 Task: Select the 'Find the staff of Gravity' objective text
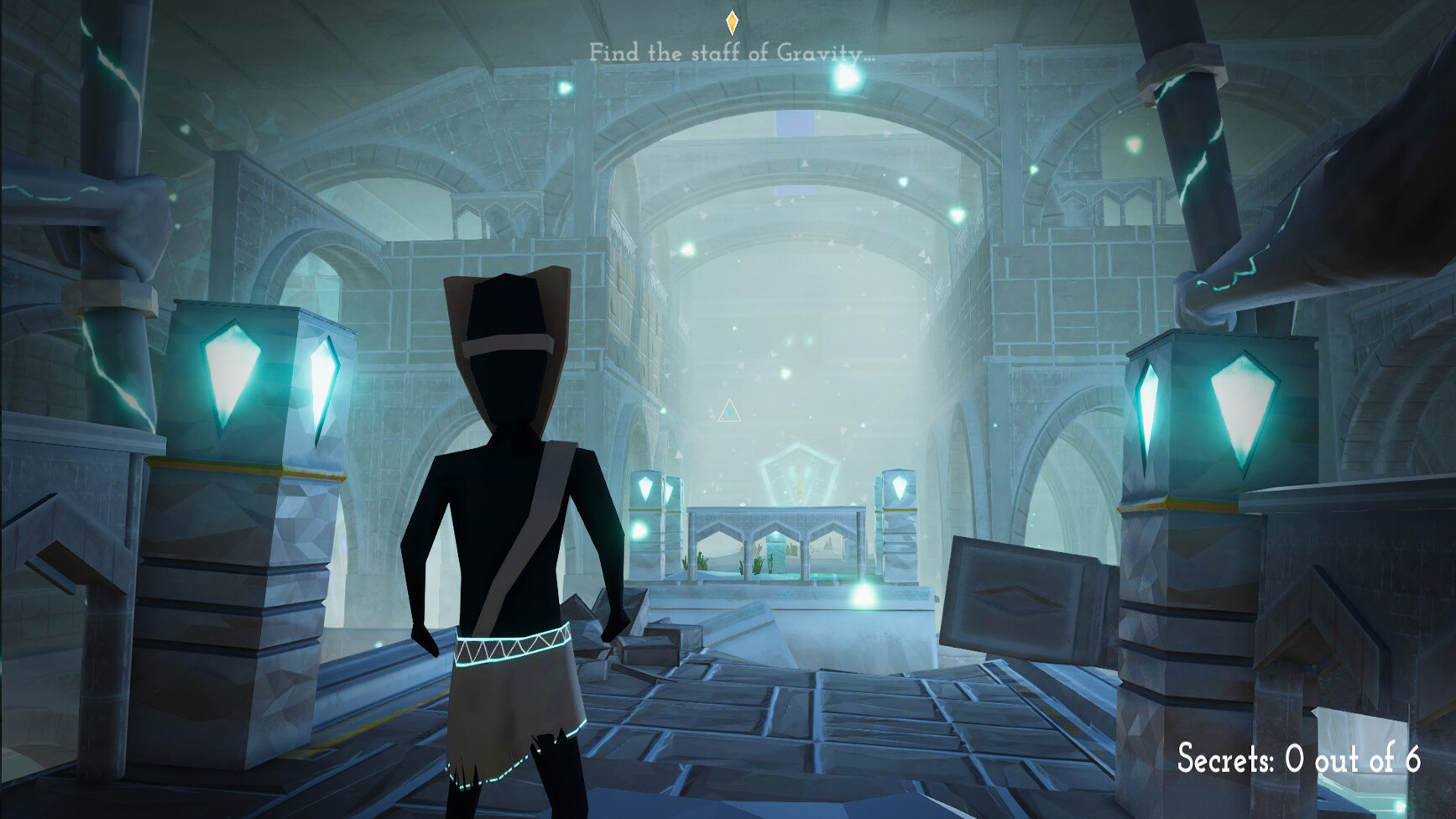coord(731,53)
